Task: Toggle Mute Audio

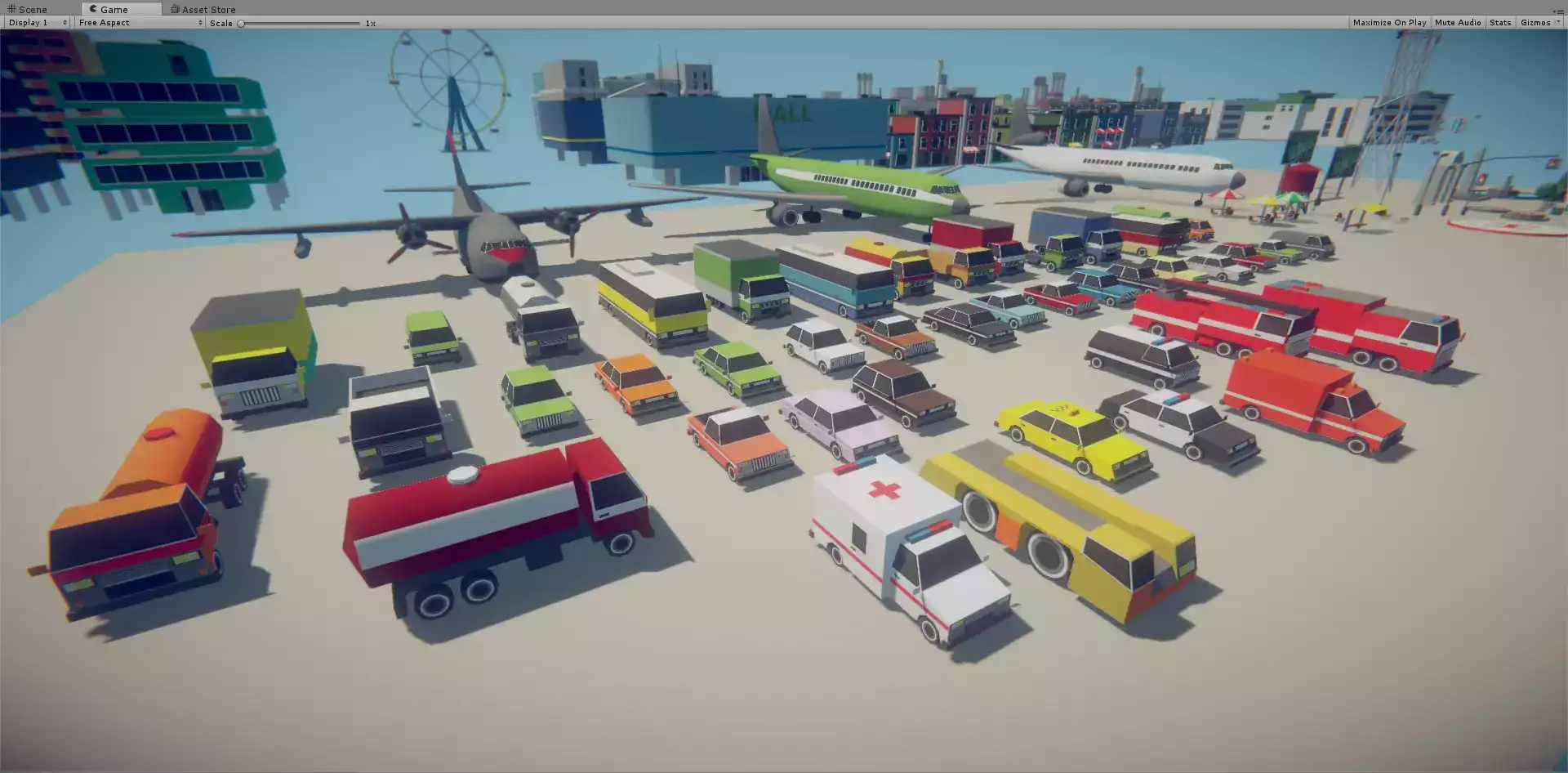Action: [x=1458, y=23]
